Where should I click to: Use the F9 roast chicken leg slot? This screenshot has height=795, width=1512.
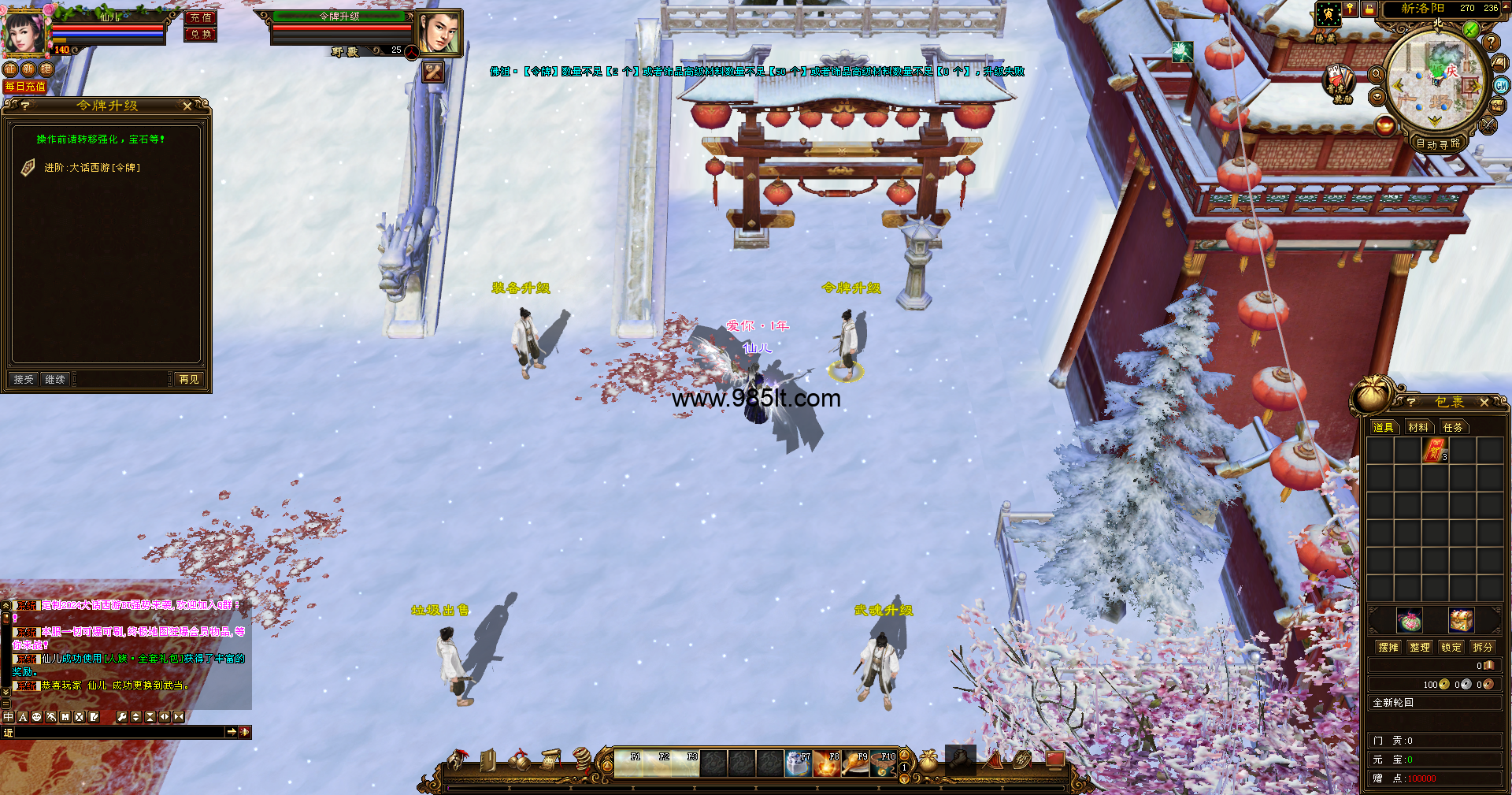click(x=854, y=764)
